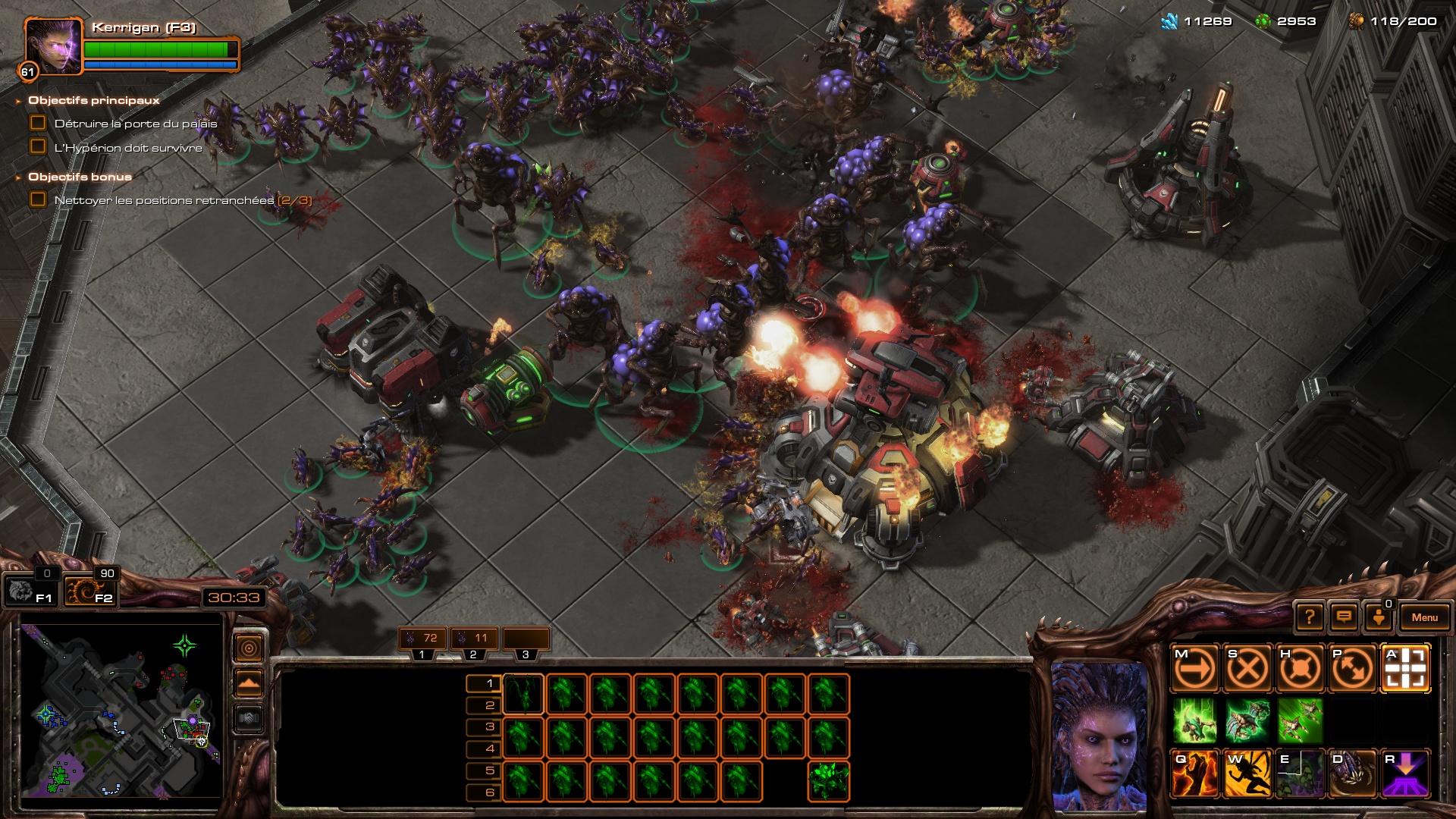1456x819 pixels.
Task: Open the game Menu
Action: 1424,617
